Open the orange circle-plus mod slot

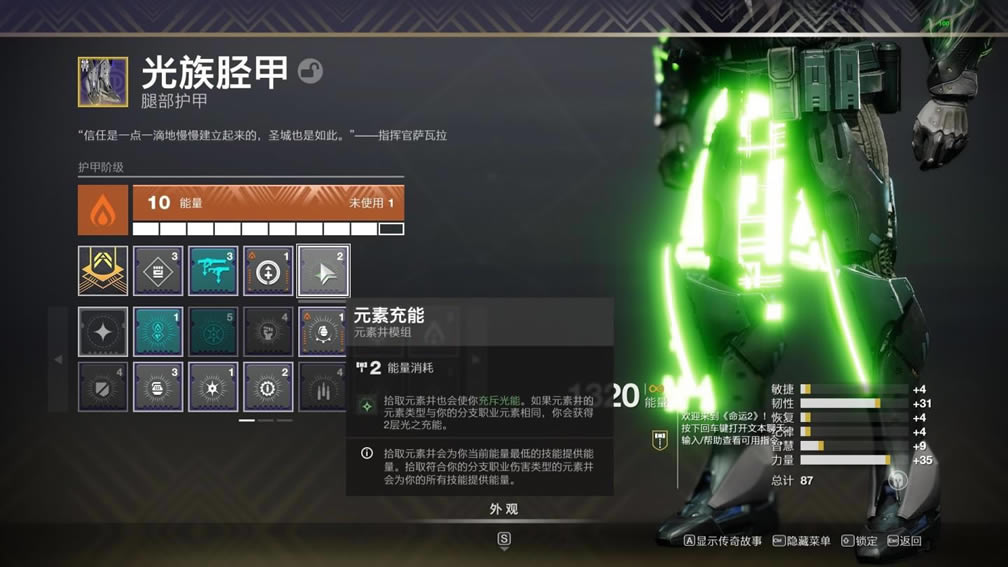tap(268, 271)
